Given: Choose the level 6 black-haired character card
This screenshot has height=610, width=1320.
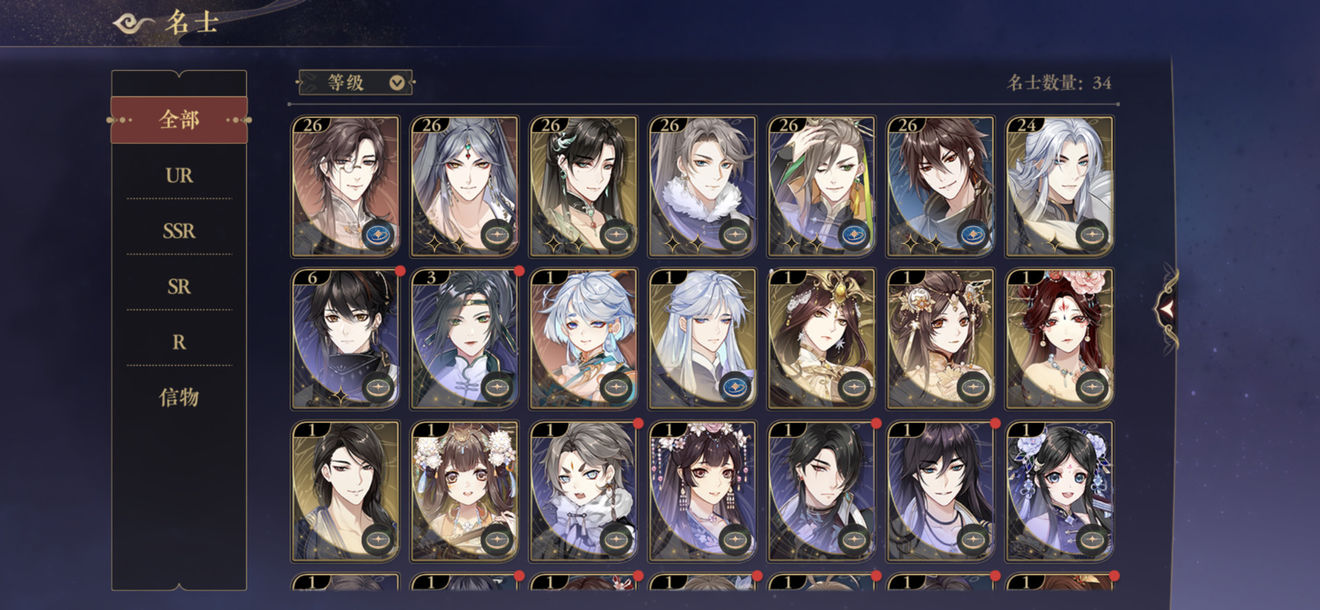Looking at the screenshot, I should click(x=345, y=338).
